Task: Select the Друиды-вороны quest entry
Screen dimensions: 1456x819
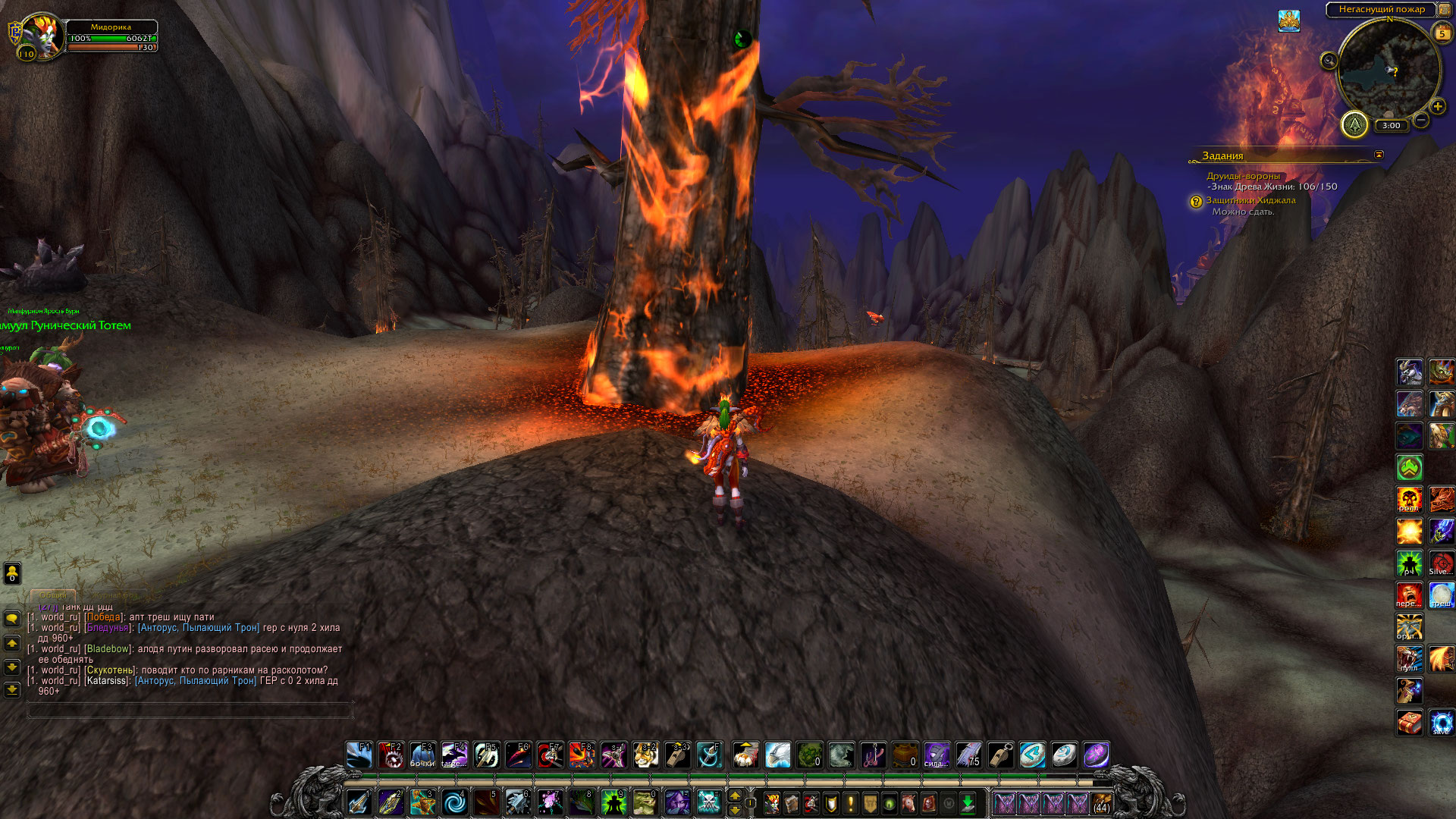Action: click(x=1243, y=176)
